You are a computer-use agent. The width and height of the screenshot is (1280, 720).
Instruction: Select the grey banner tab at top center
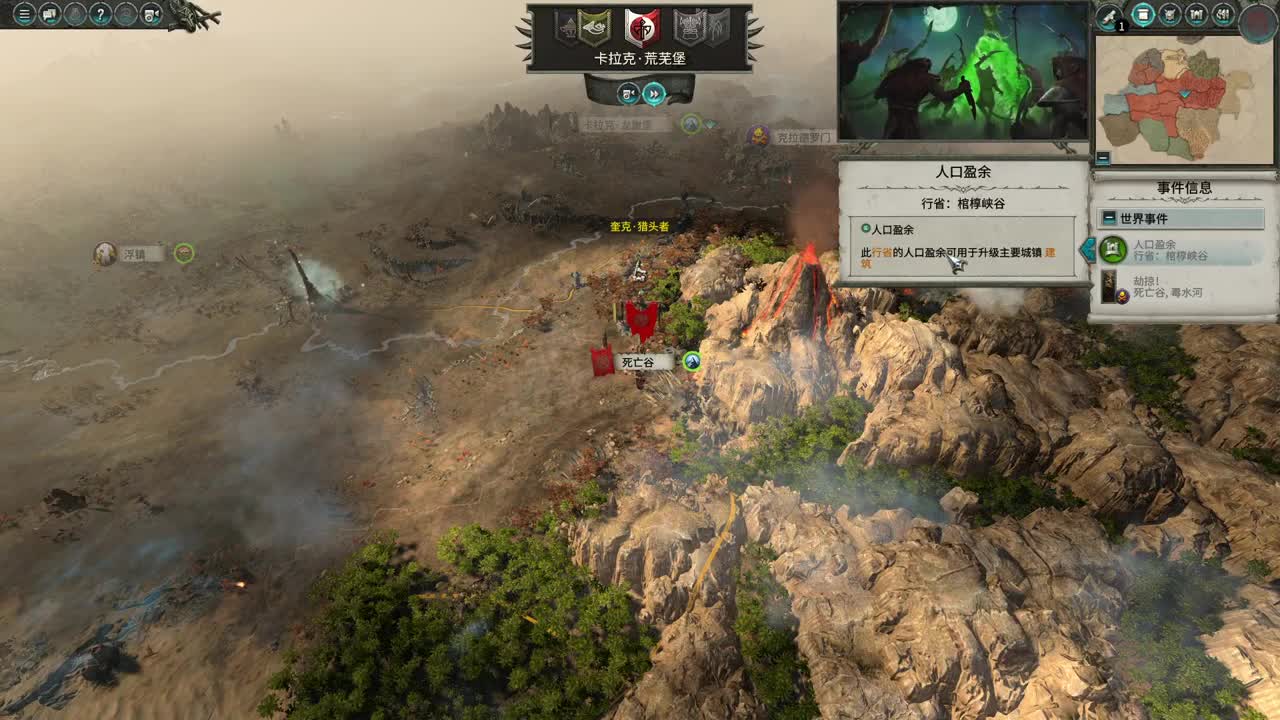click(x=690, y=27)
